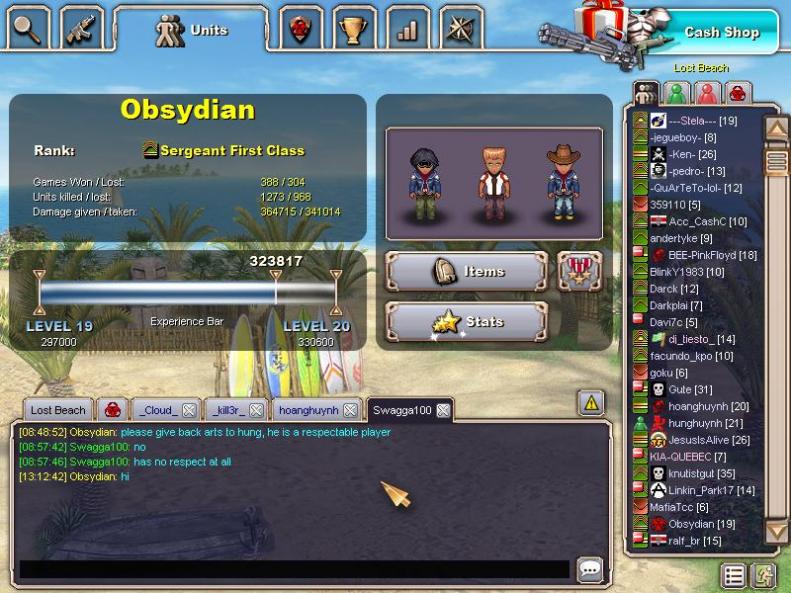Switch to the rifle weapons tab

pos(81,30)
